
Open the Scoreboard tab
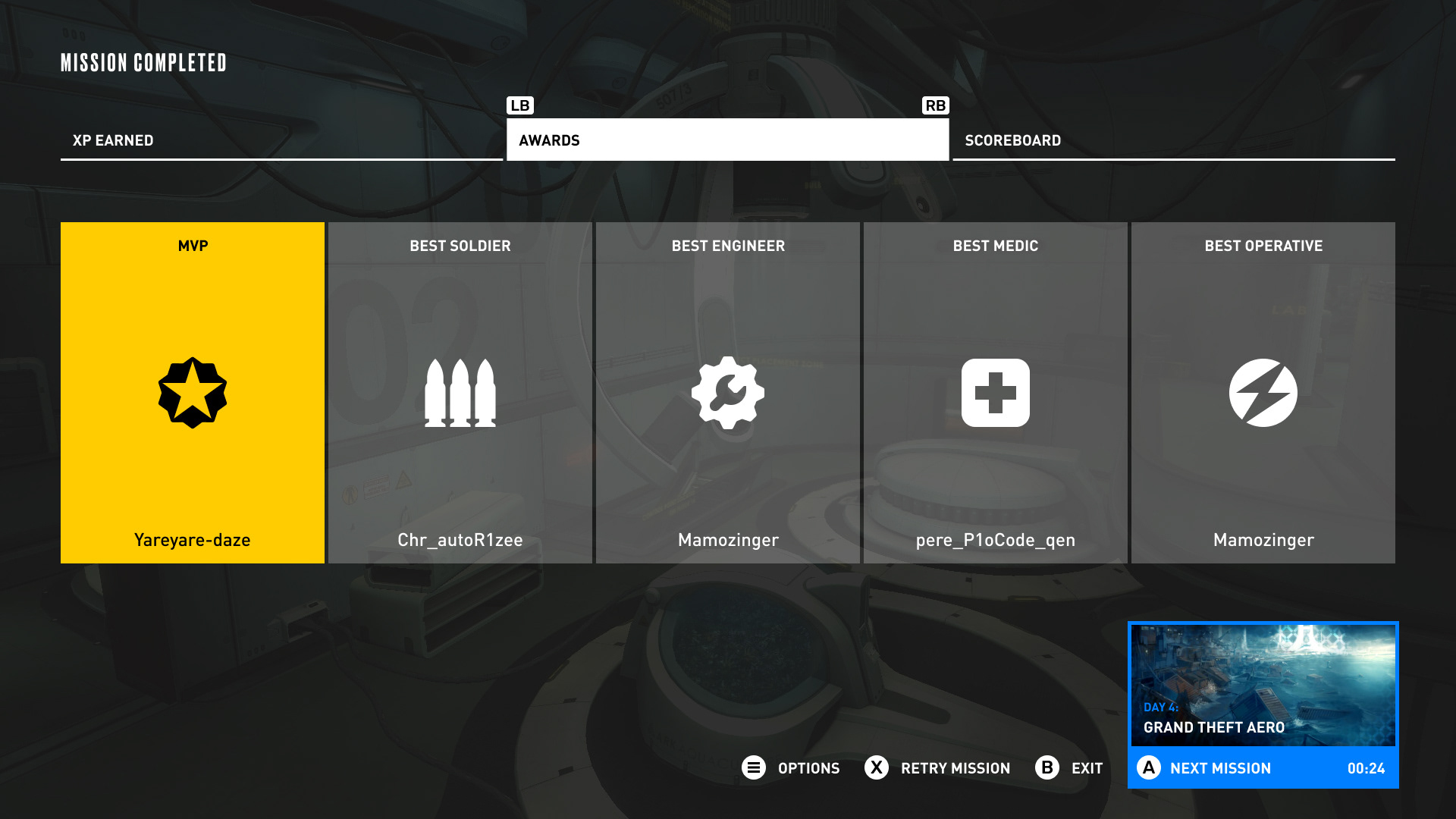pos(1173,140)
